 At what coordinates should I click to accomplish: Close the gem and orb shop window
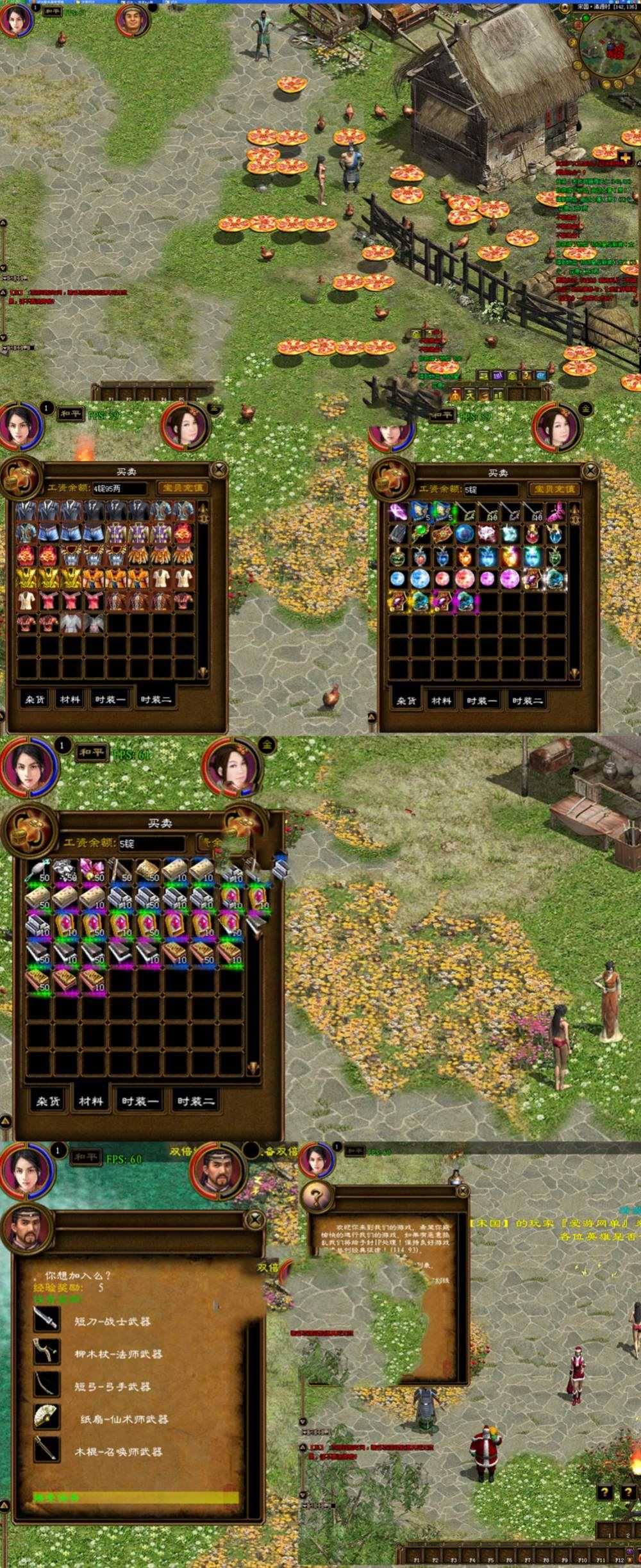pyautogui.click(x=590, y=471)
